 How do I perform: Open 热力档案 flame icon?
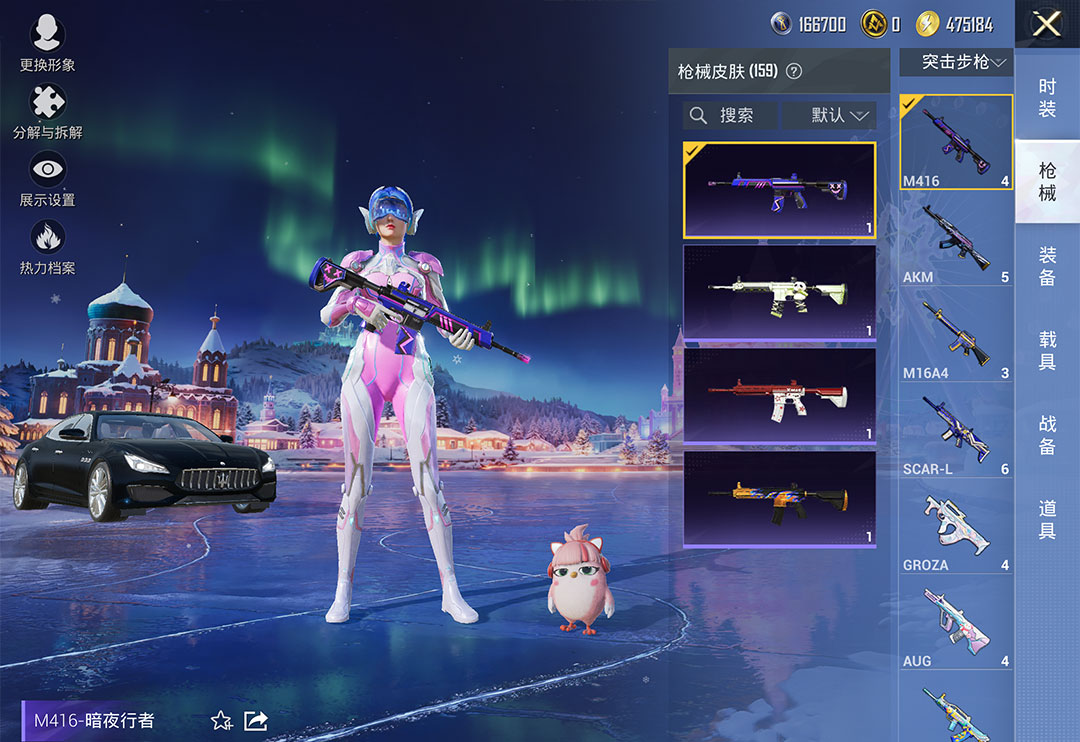pos(47,245)
